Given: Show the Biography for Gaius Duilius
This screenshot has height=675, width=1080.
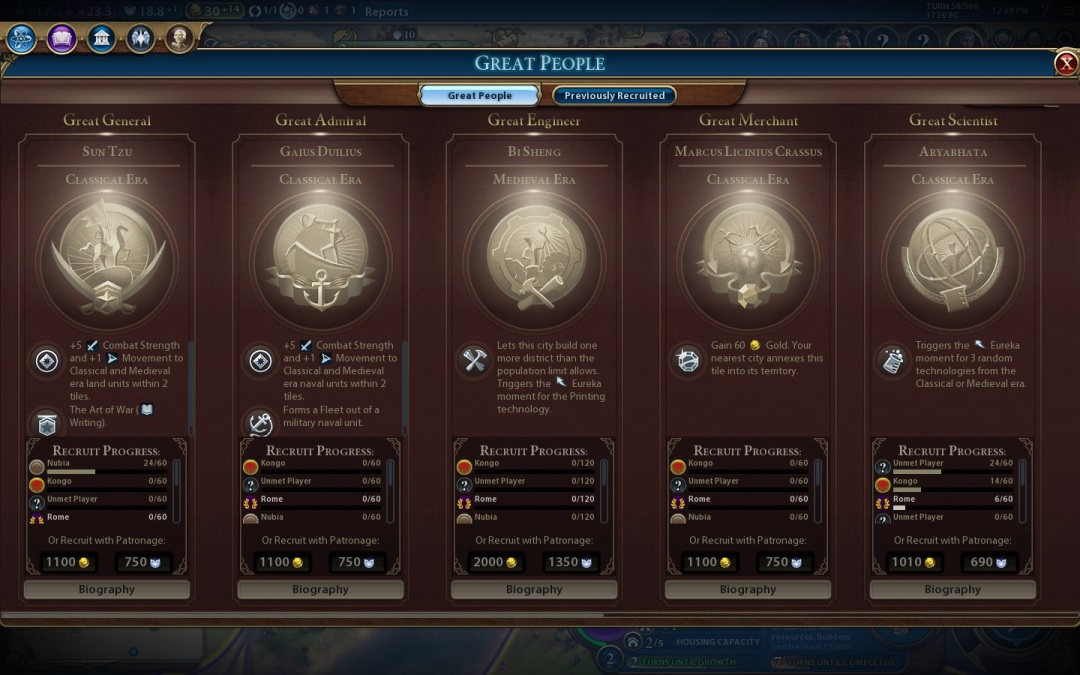Looking at the screenshot, I should pyautogui.click(x=320, y=590).
